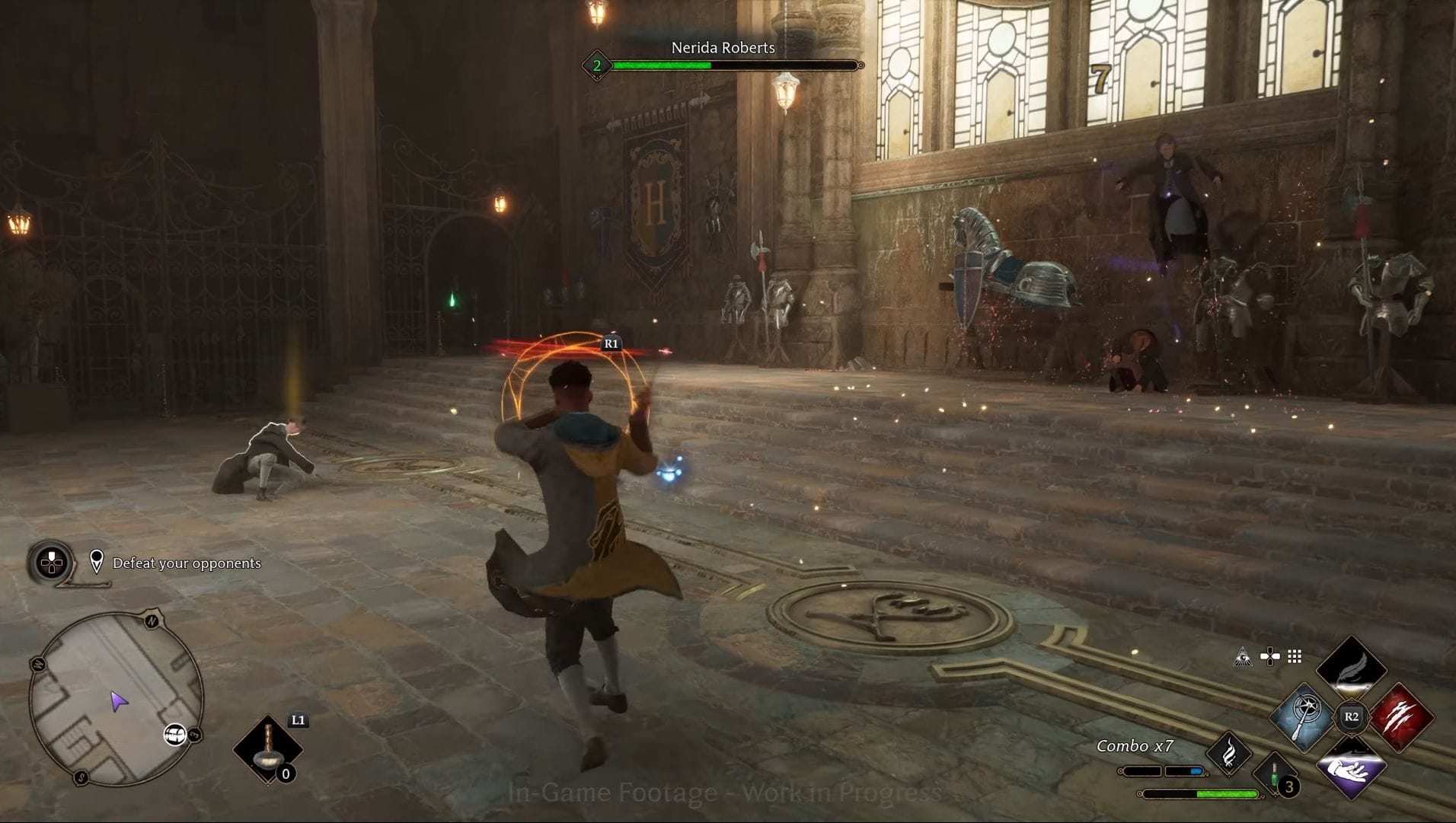Click the chest marker on the minimap
Viewport: 1456px width, 823px height.
[x=175, y=734]
